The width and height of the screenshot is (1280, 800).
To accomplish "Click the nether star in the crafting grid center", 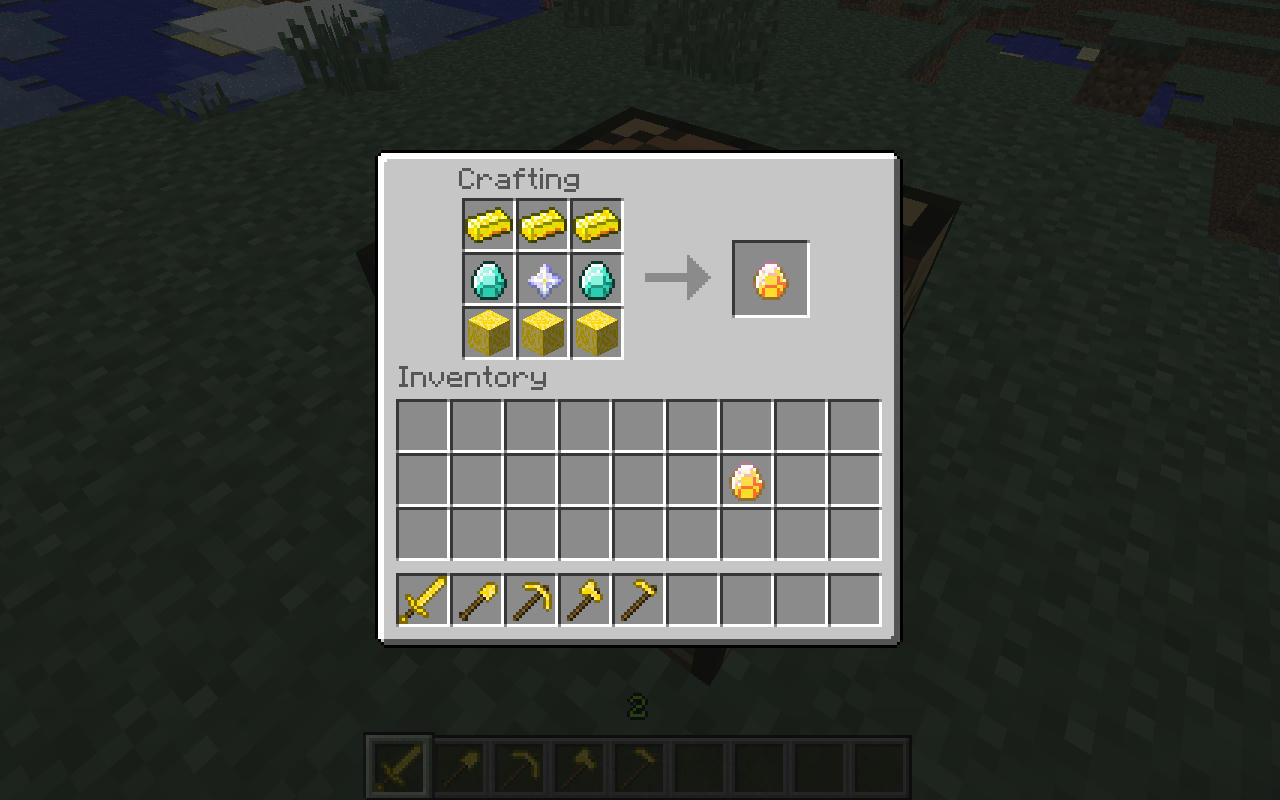I will (540, 279).
